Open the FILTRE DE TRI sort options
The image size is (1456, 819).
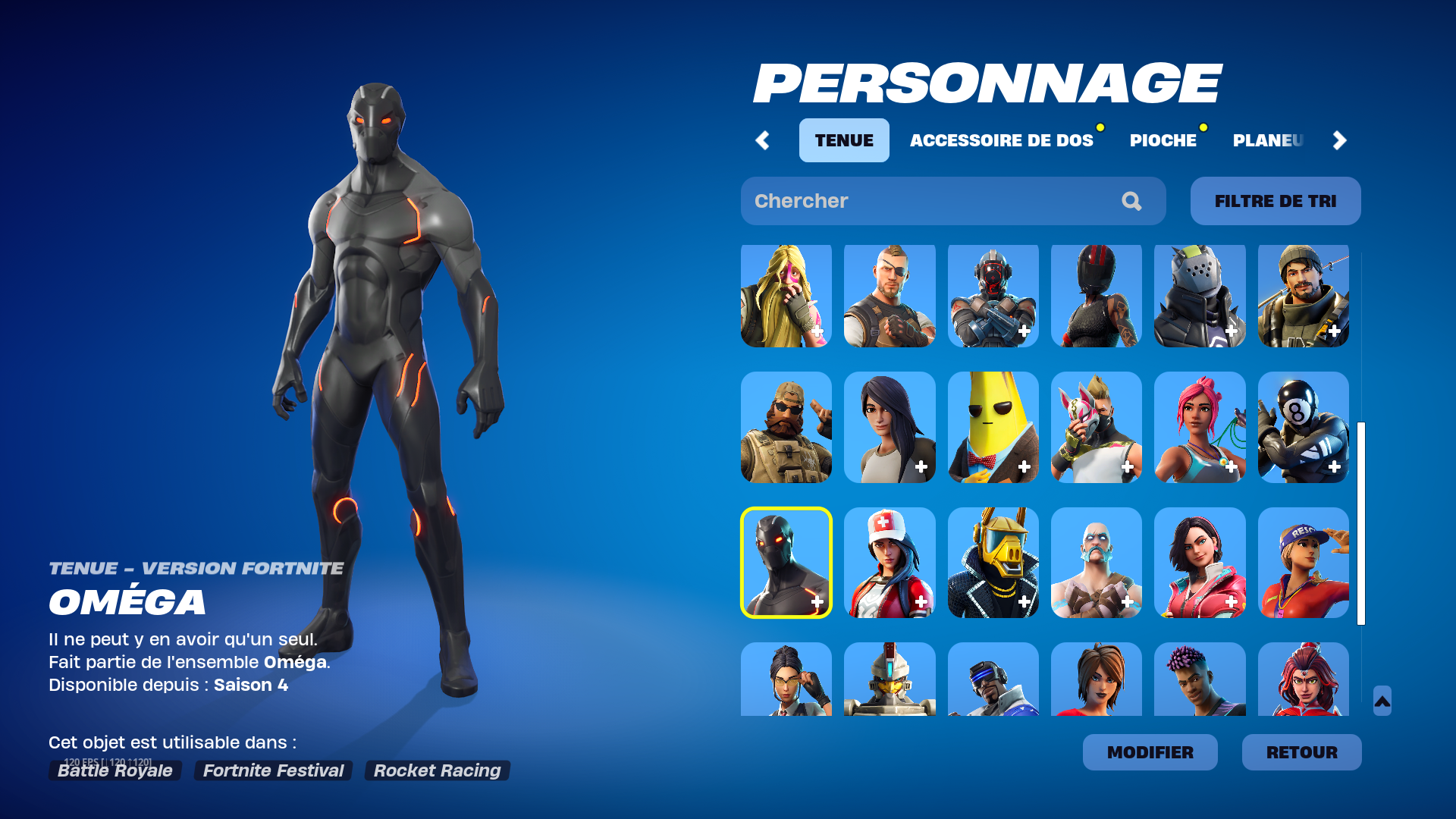click(x=1275, y=201)
